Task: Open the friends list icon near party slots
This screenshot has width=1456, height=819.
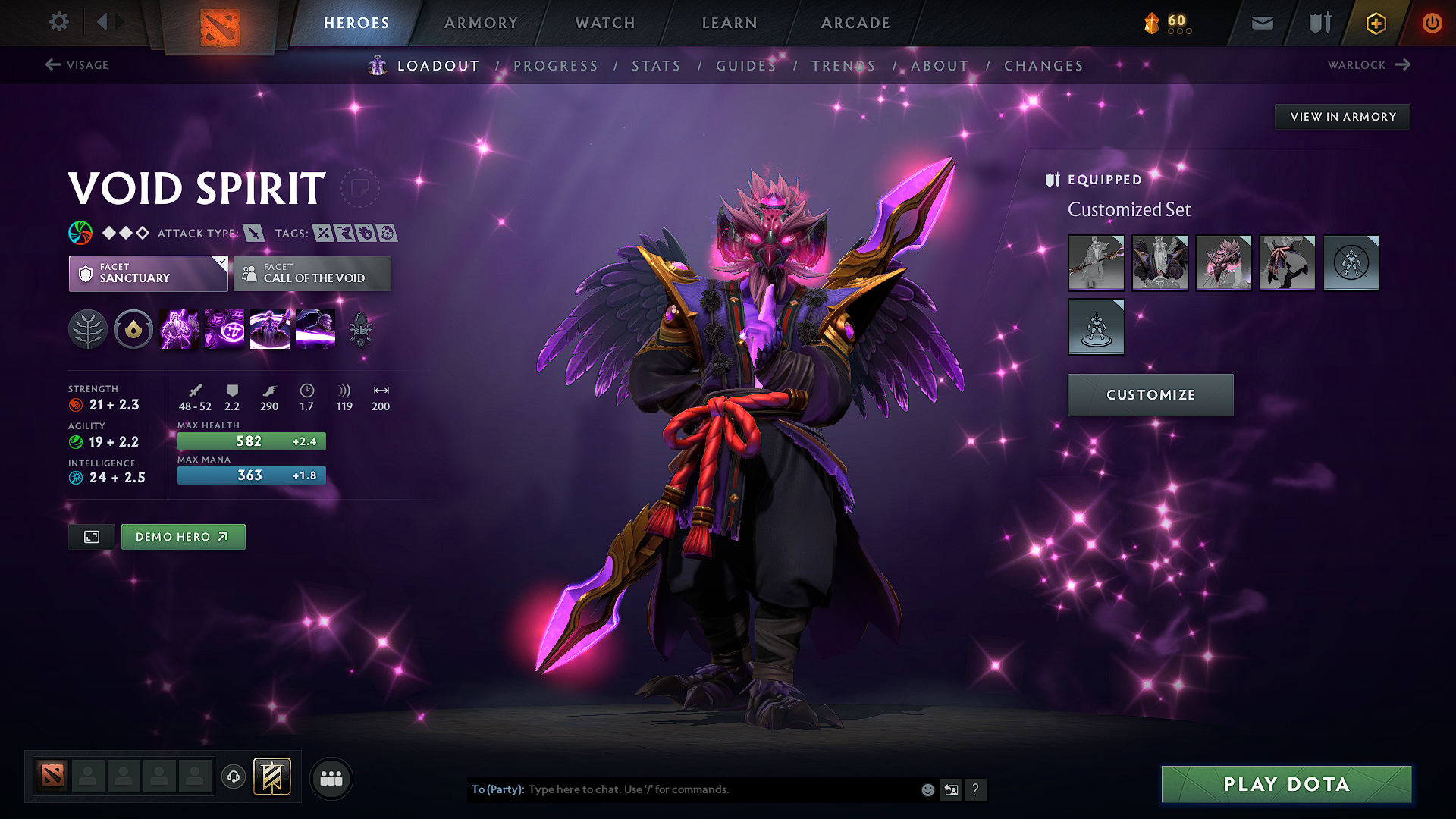Action: click(x=331, y=777)
